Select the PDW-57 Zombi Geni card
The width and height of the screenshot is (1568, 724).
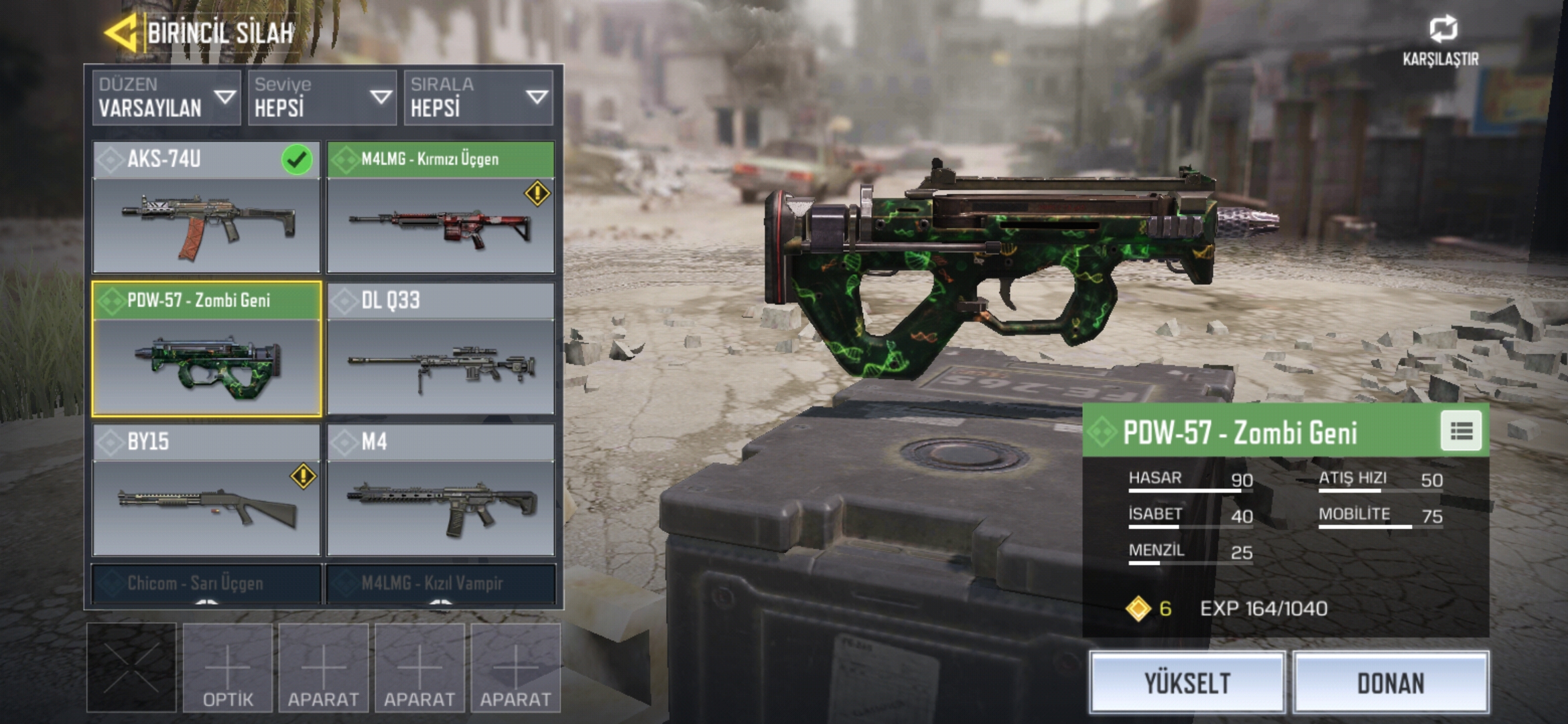(206, 349)
